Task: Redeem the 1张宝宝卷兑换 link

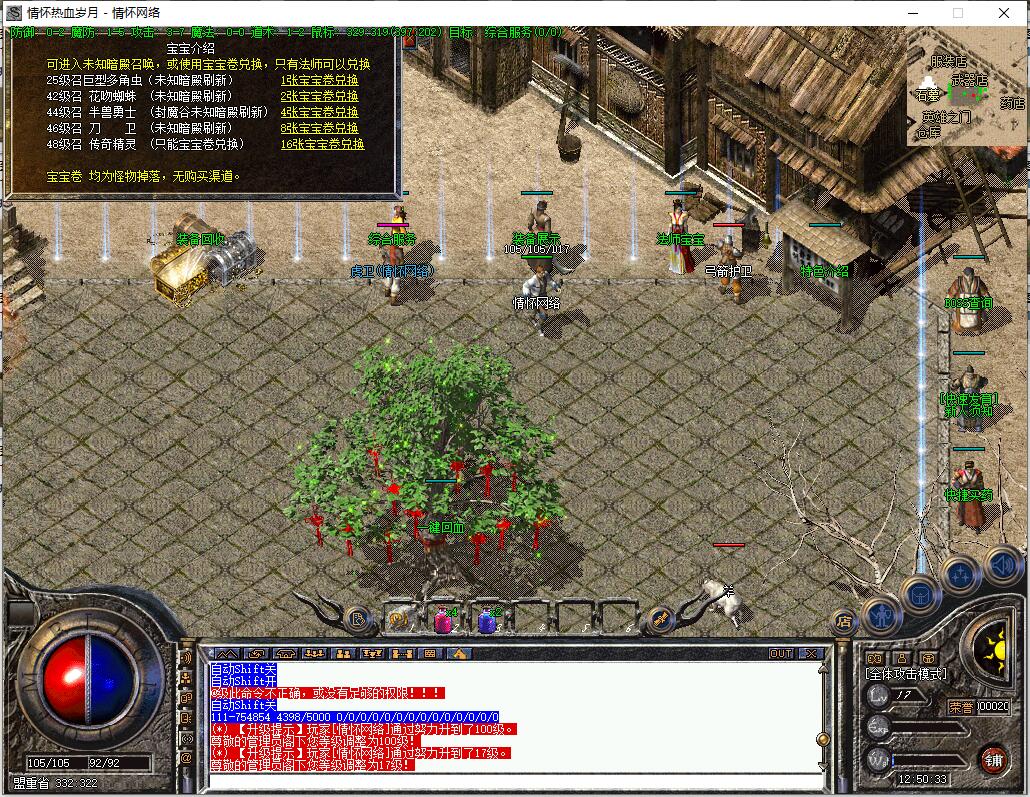Action: [319, 80]
